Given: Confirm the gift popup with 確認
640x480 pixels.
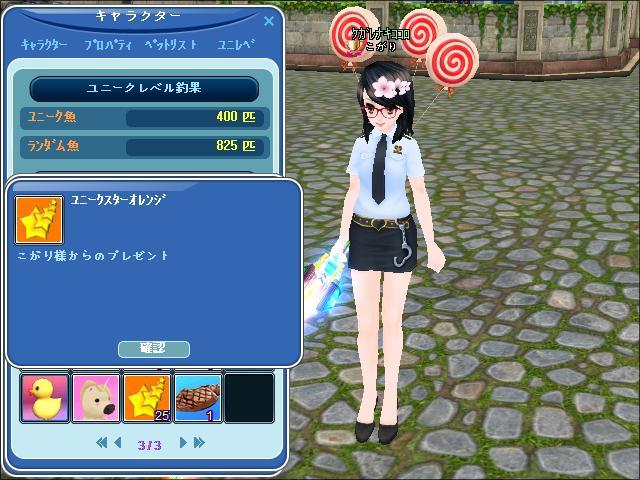Looking at the screenshot, I should point(153,348).
